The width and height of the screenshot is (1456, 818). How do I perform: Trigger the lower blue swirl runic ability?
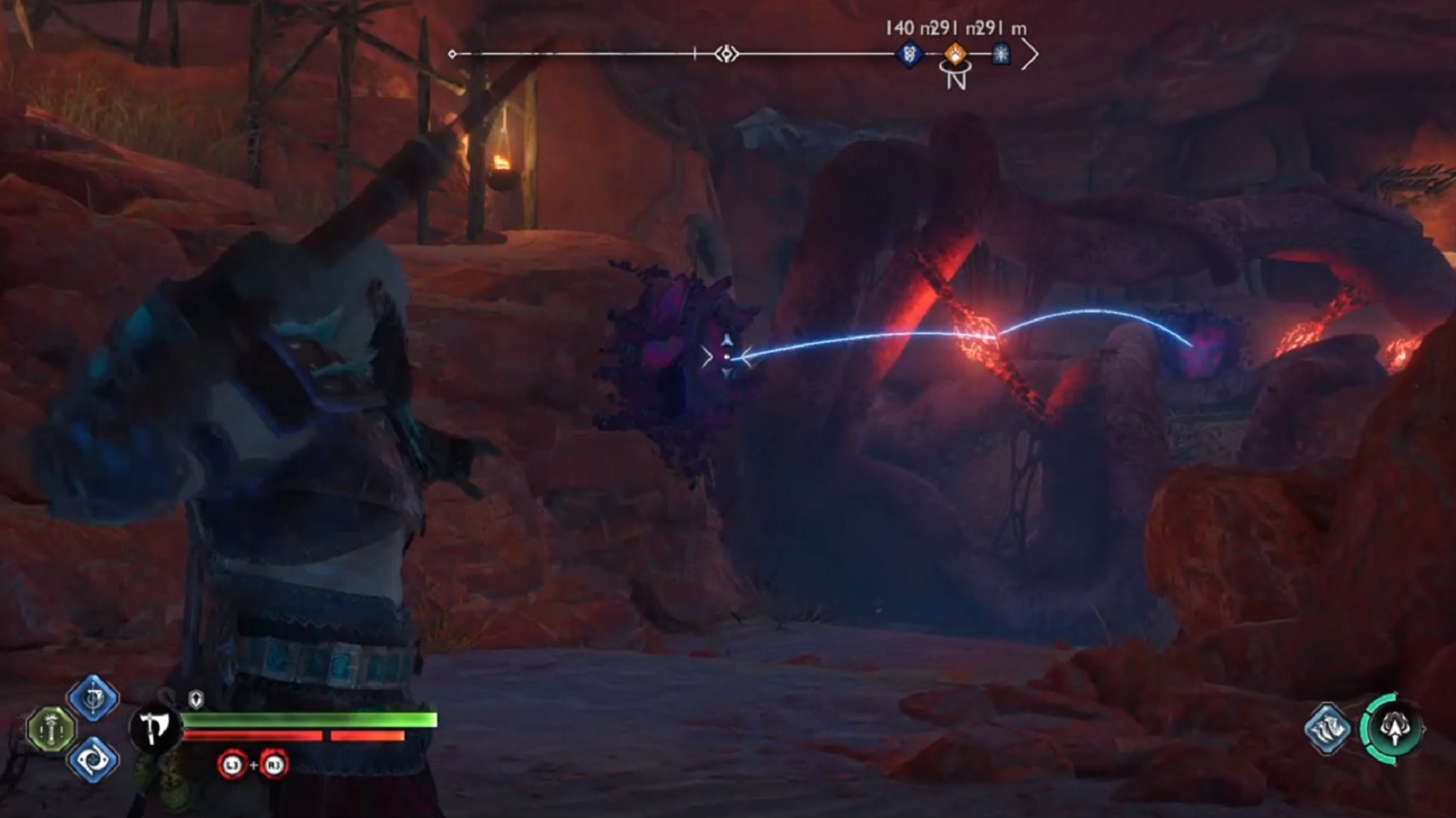pos(93,759)
